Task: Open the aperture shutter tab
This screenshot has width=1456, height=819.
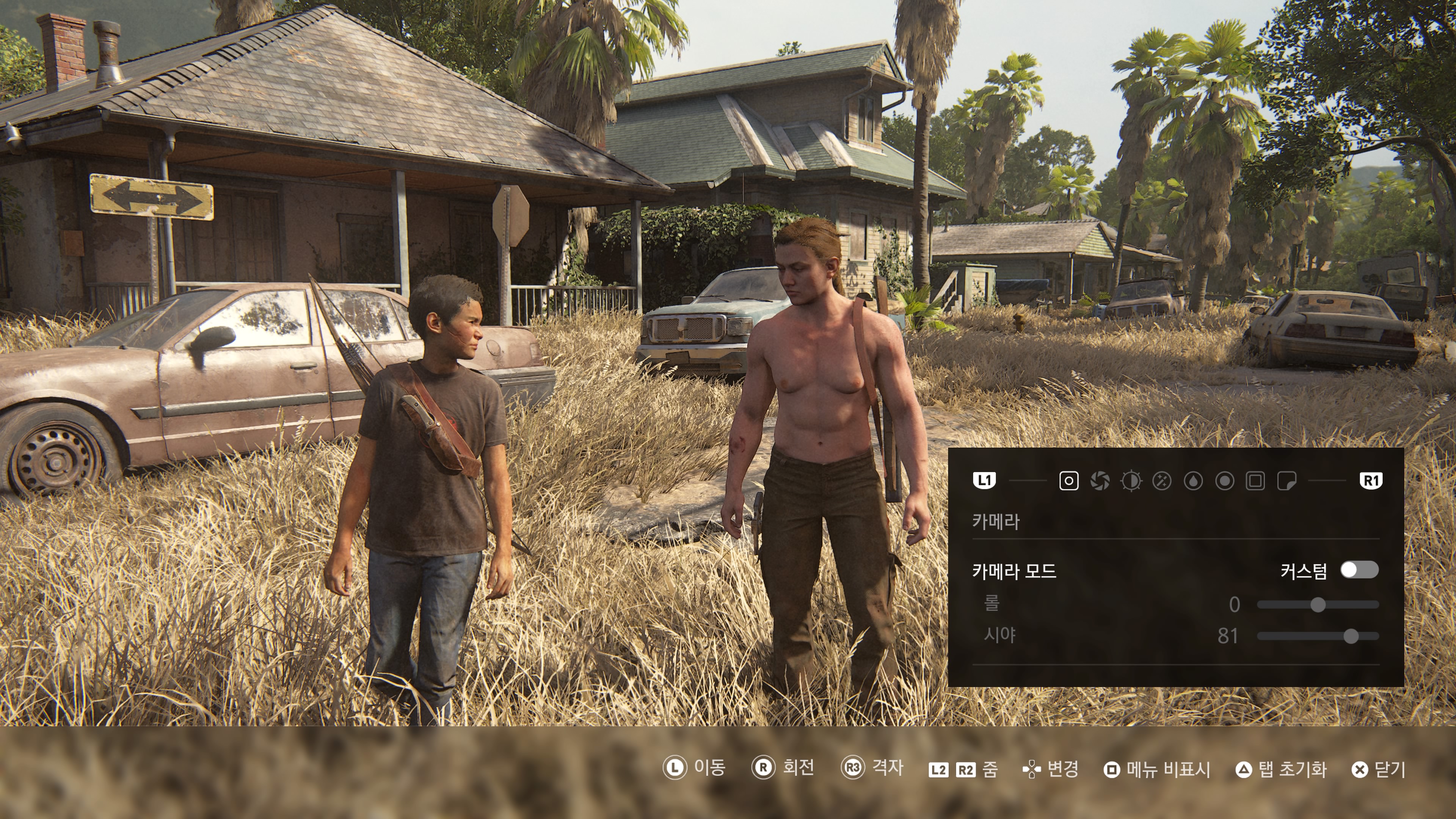Action: pyautogui.click(x=1099, y=481)
